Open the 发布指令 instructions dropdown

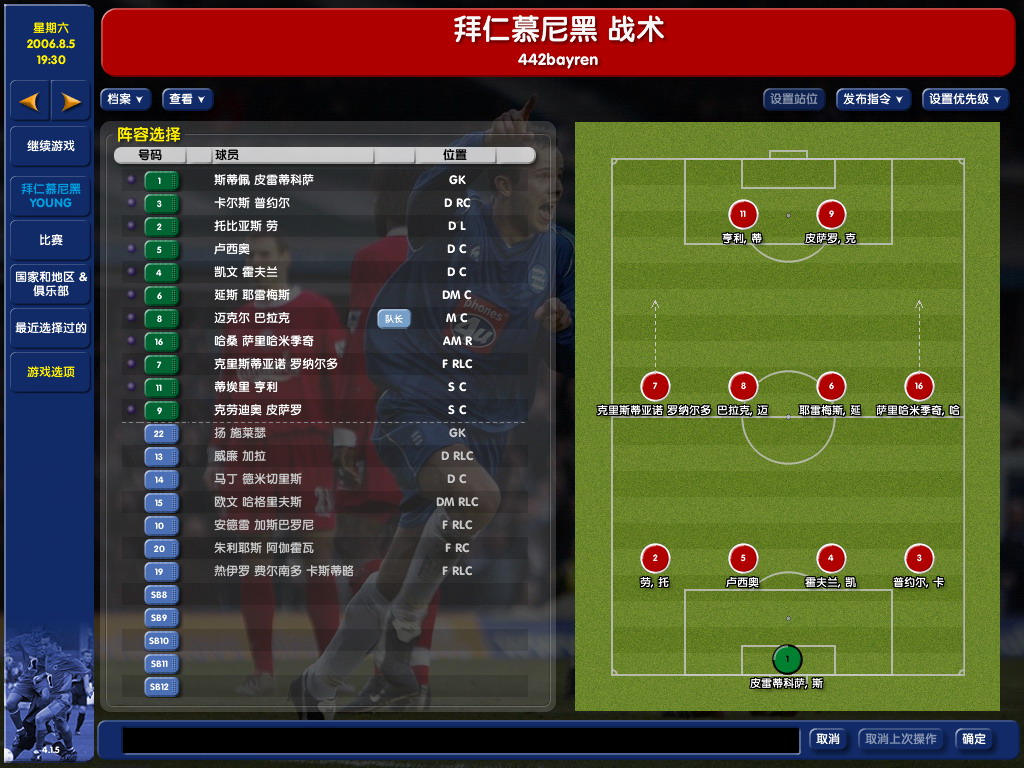[873, 99]
